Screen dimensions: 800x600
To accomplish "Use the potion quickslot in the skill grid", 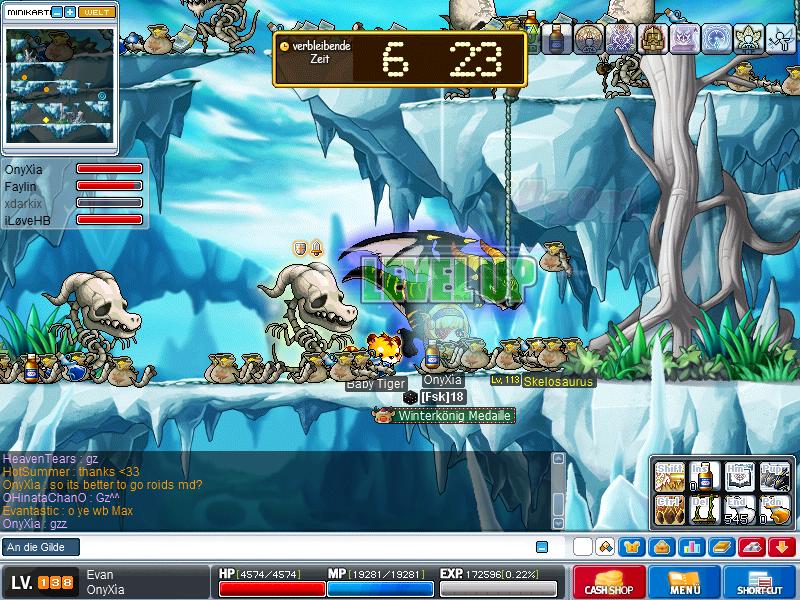I will tap(702, 477).
